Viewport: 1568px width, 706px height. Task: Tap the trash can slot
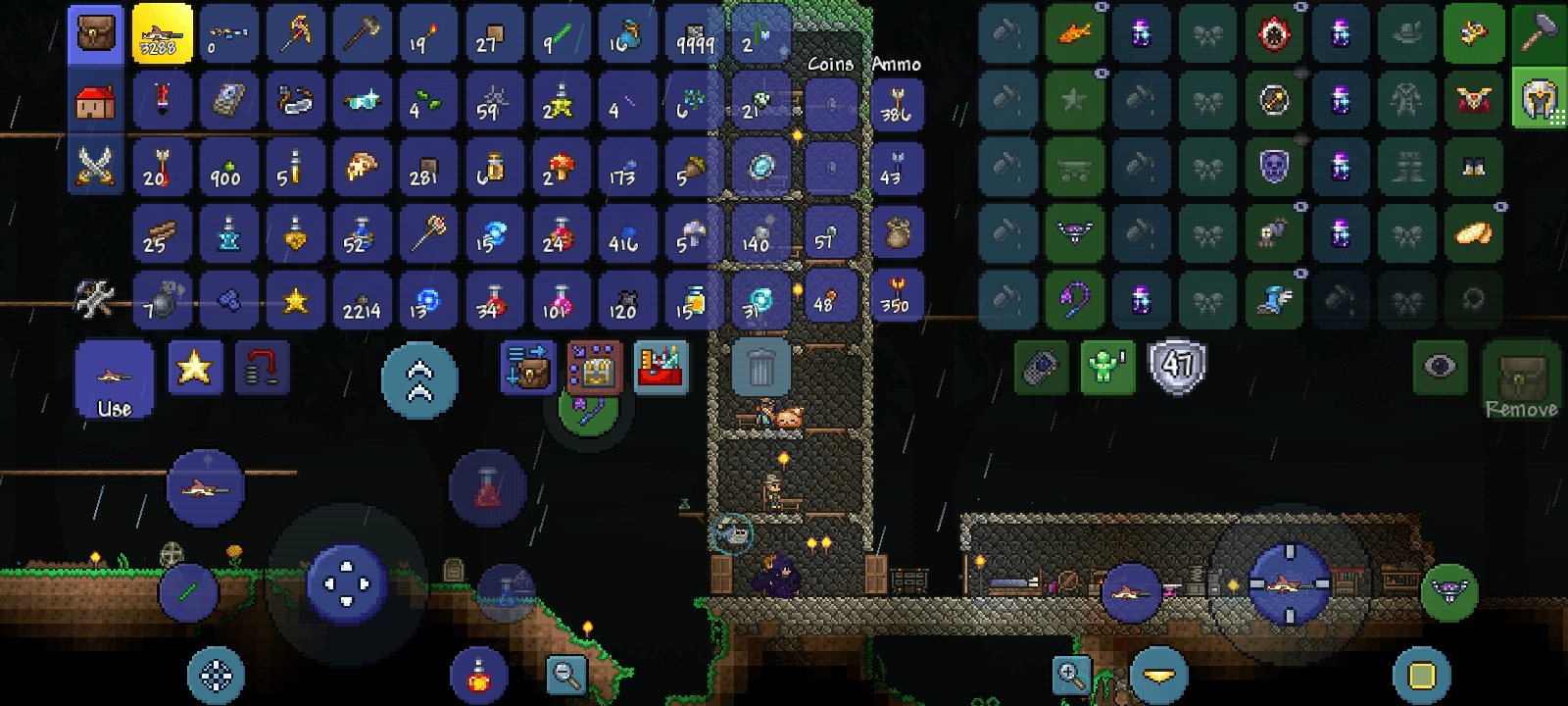tap(762, 365)
